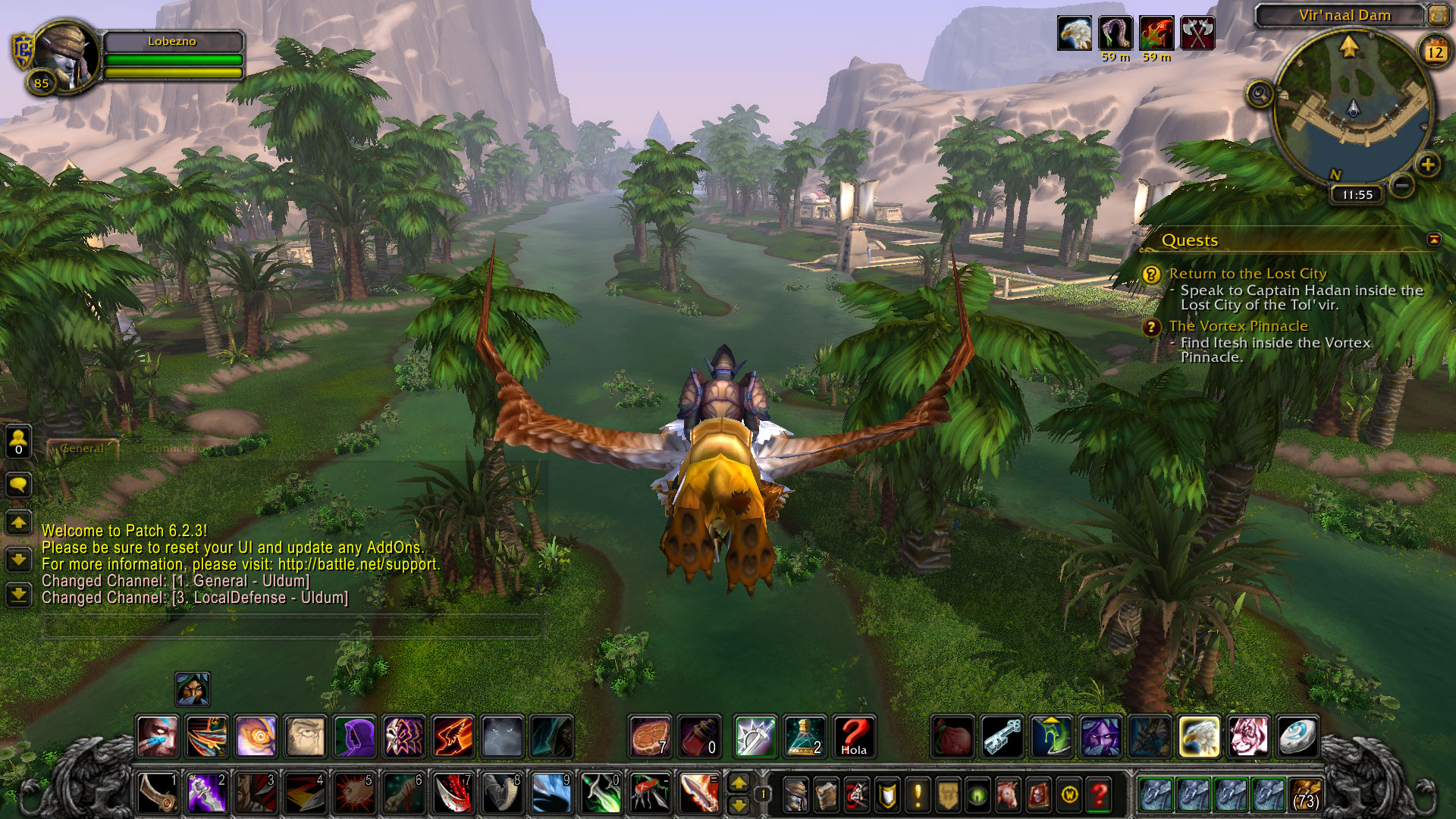Zoom out the minimap with the minus button
This screenshot has height=819, width=1456.
tap(1403, 184)
